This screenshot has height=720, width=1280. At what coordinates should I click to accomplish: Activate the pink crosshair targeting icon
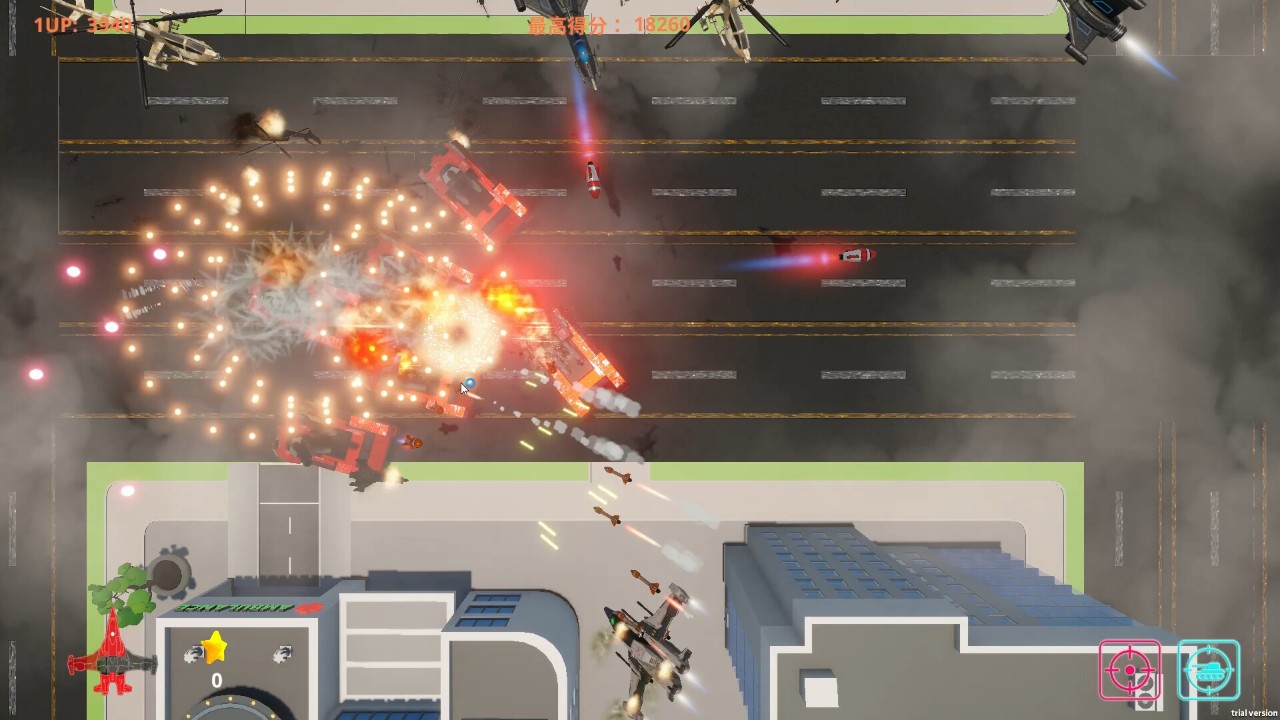tap(1130, 669)
